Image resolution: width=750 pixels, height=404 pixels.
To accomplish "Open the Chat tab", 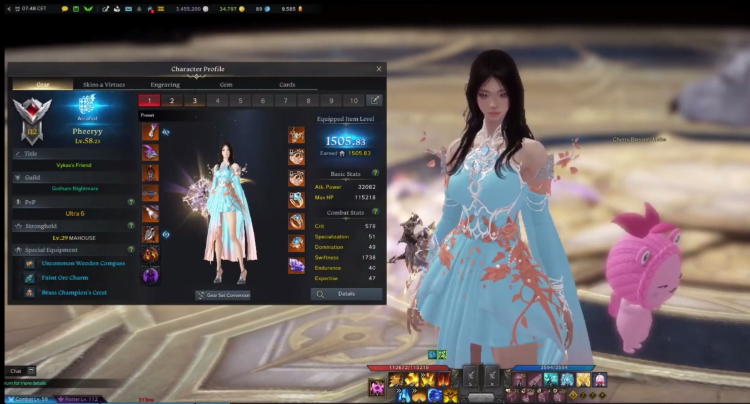I will click(16, 371).
